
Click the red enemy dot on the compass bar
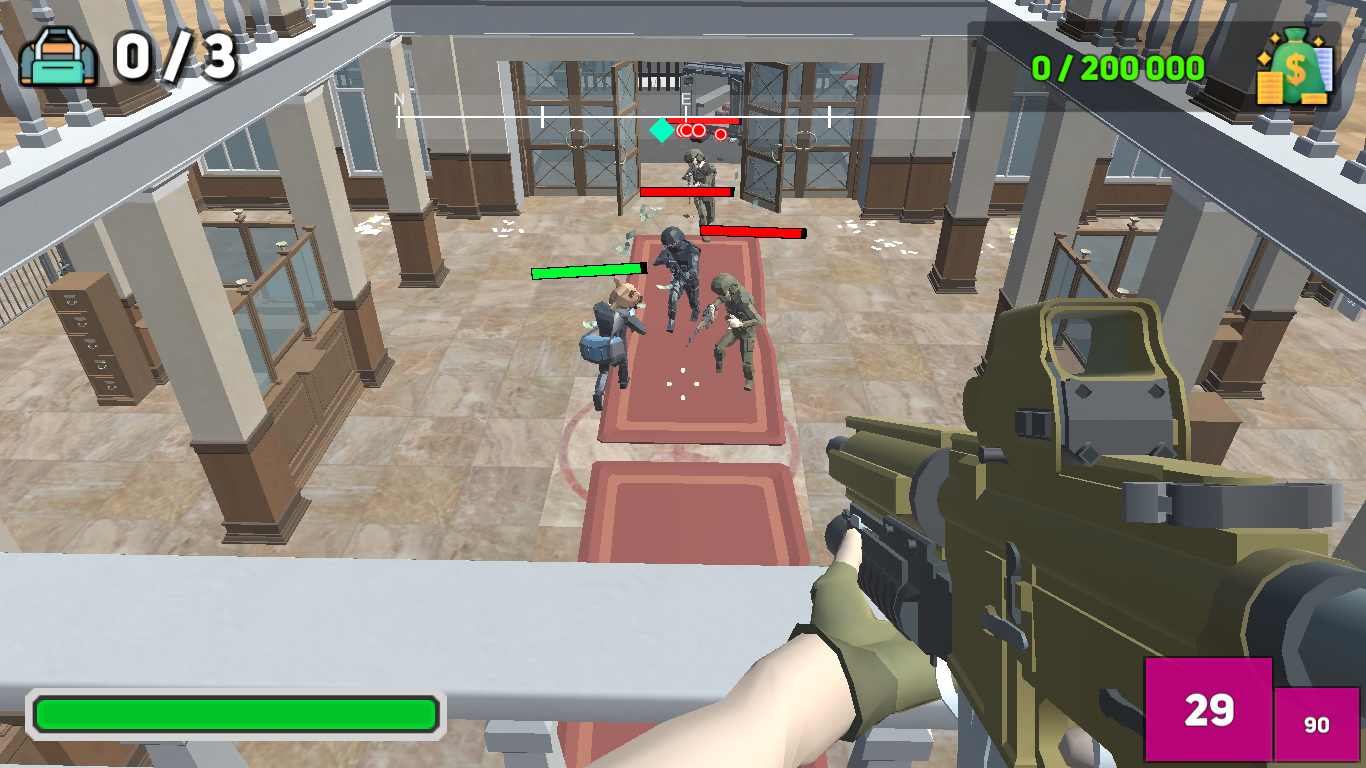pos(698,130)
